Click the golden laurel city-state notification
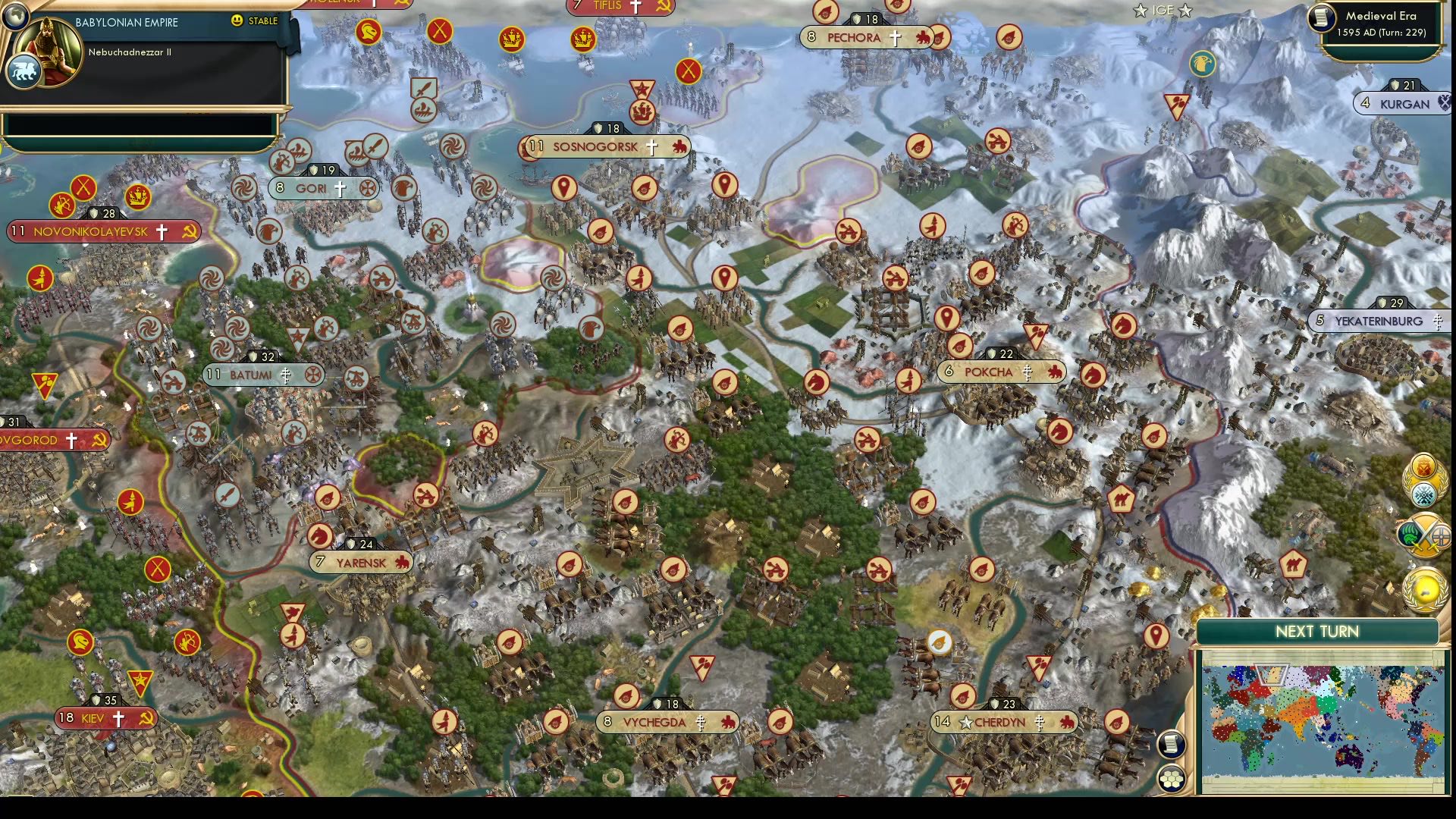This screenshot has width=1456, height=819. pos(1425,590)
